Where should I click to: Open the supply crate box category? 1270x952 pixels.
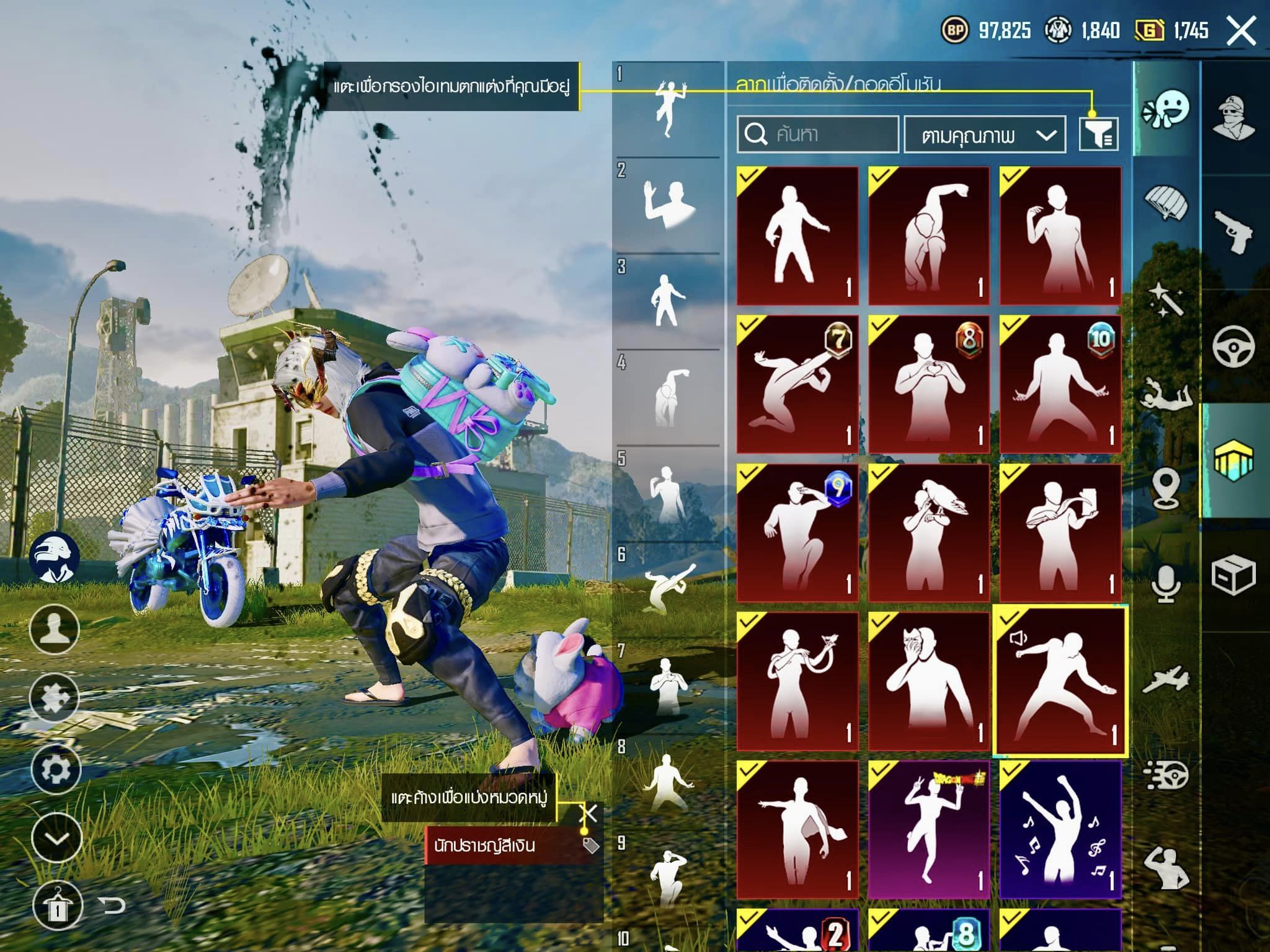[x=1233, y=575]
